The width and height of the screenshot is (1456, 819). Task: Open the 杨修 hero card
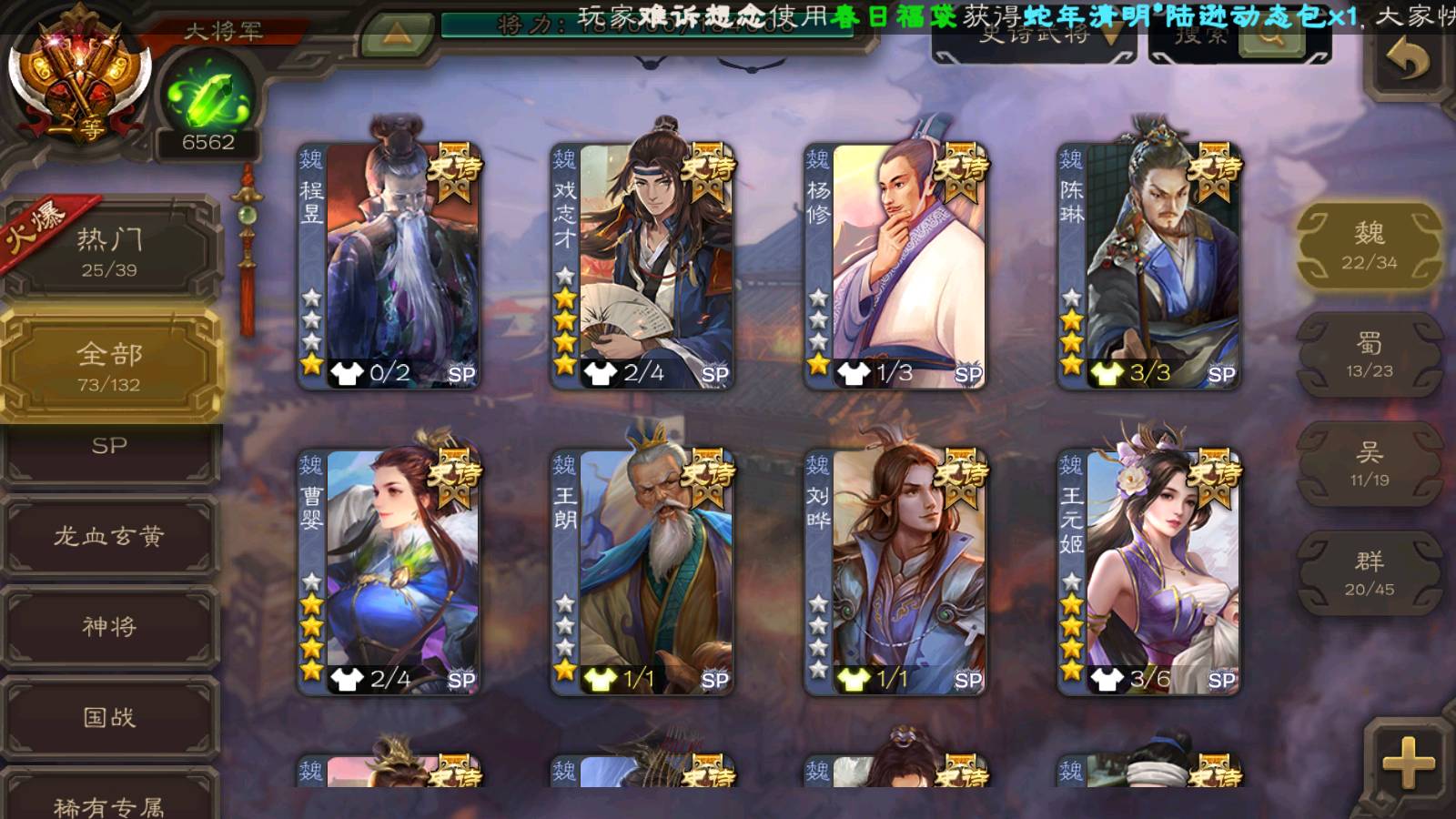tap(895, 266)
